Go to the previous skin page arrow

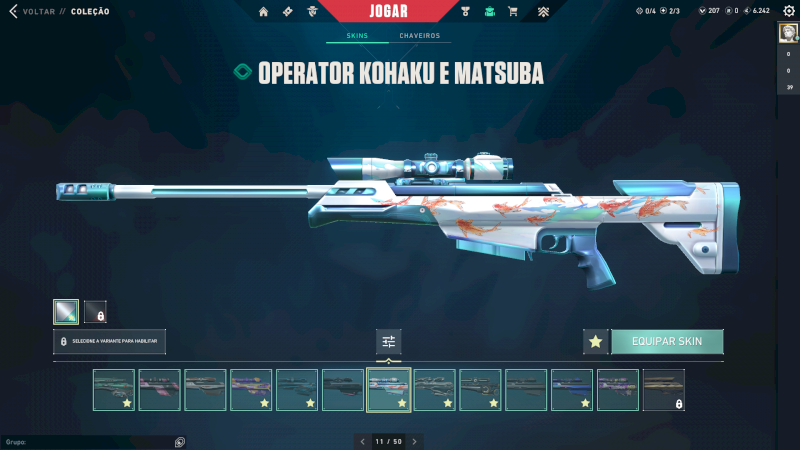(x=363, y=441)
